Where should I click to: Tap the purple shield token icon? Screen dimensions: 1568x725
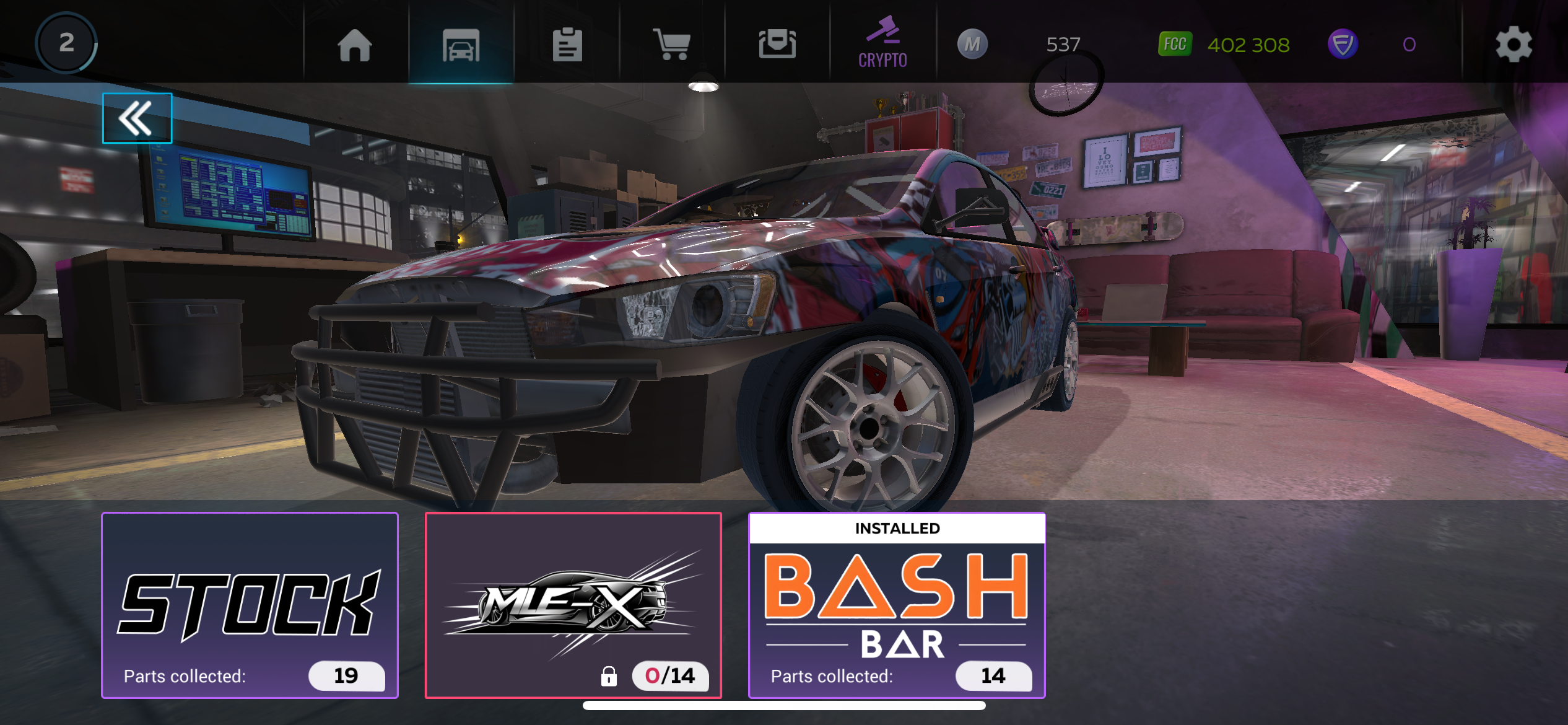(1343, 45)
